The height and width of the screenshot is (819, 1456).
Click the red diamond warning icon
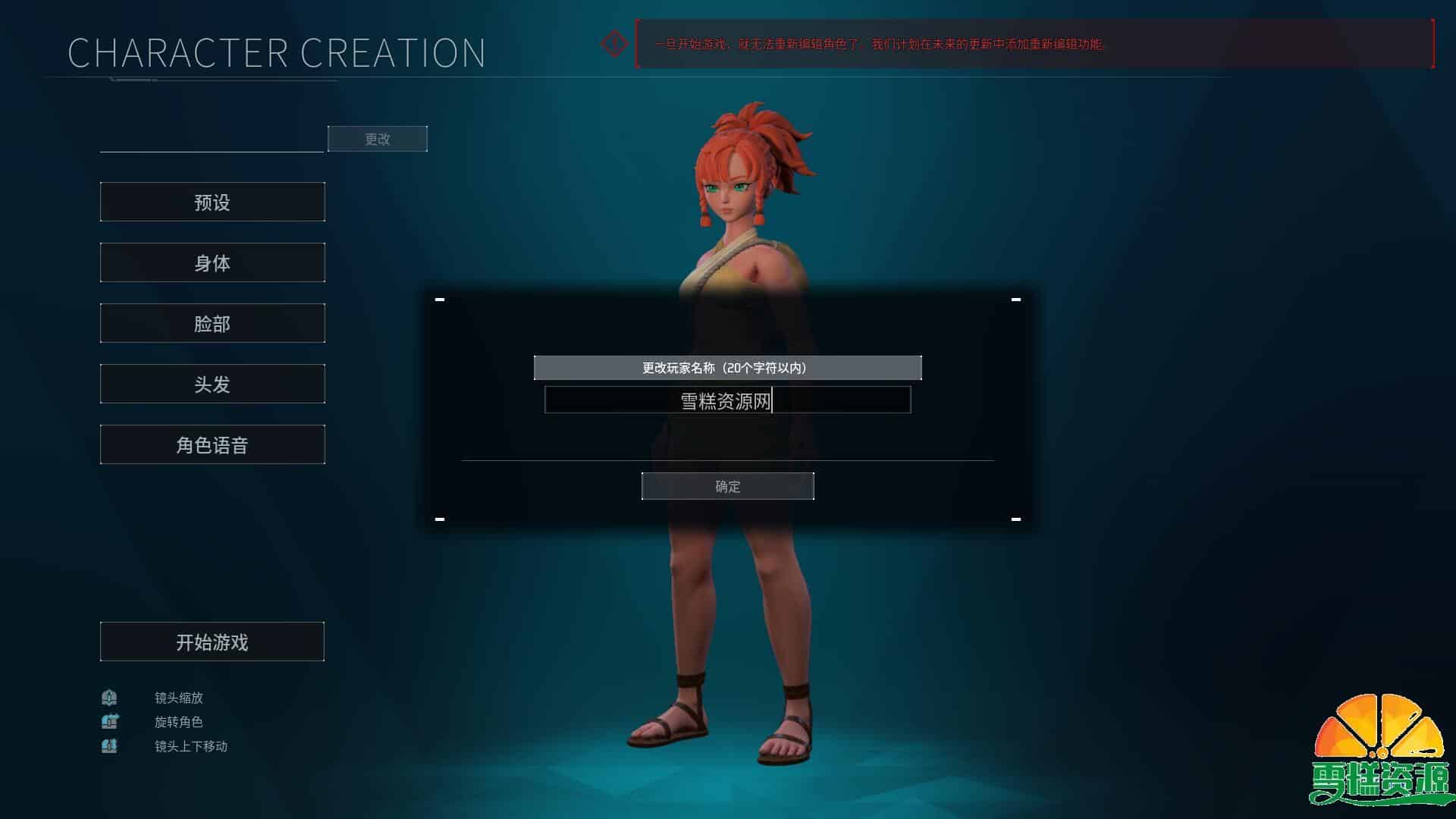click(x=614, y=43)
